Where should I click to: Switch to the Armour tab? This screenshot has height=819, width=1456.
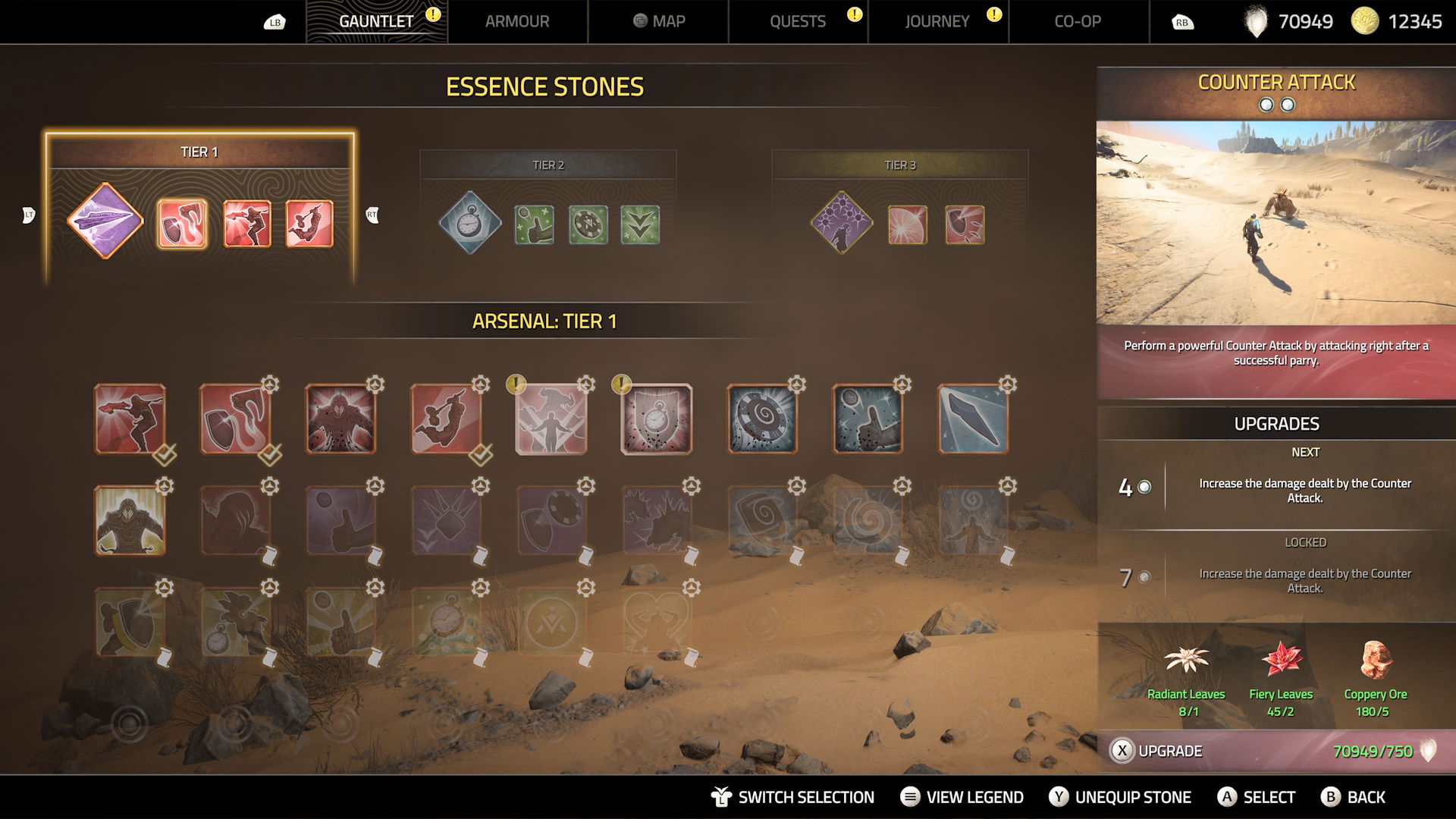pyautogui.click(x=517, y=21)
